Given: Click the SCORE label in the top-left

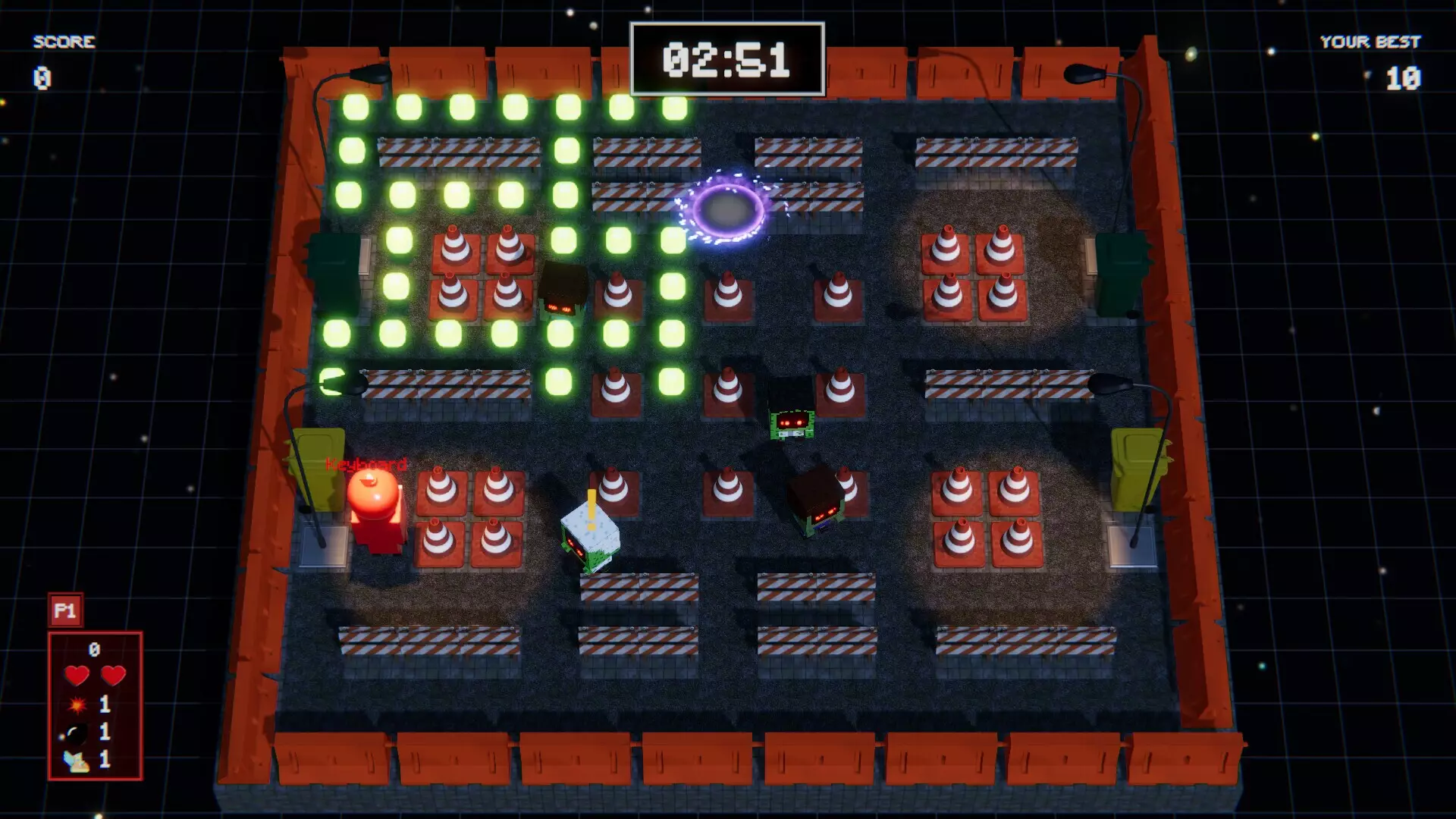Looking at the screenshot, I should click(x=64, y=42).
